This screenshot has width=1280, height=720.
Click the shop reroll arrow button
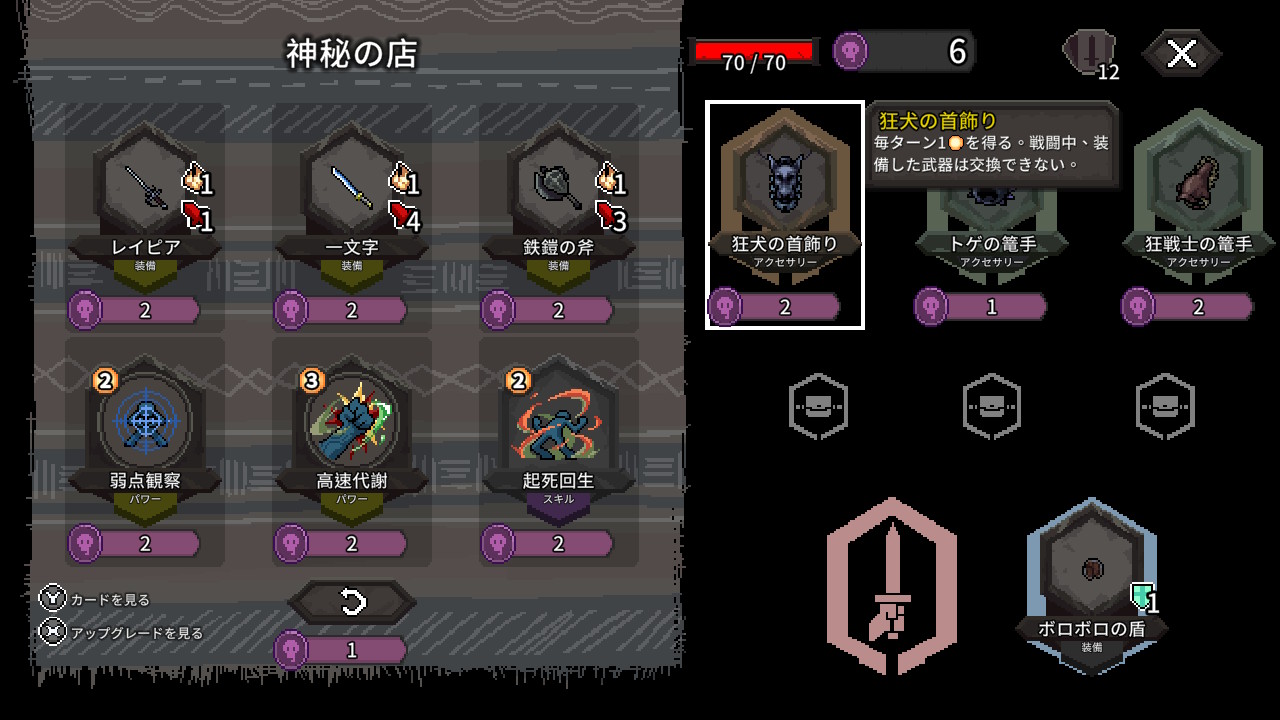pos(352,602)
